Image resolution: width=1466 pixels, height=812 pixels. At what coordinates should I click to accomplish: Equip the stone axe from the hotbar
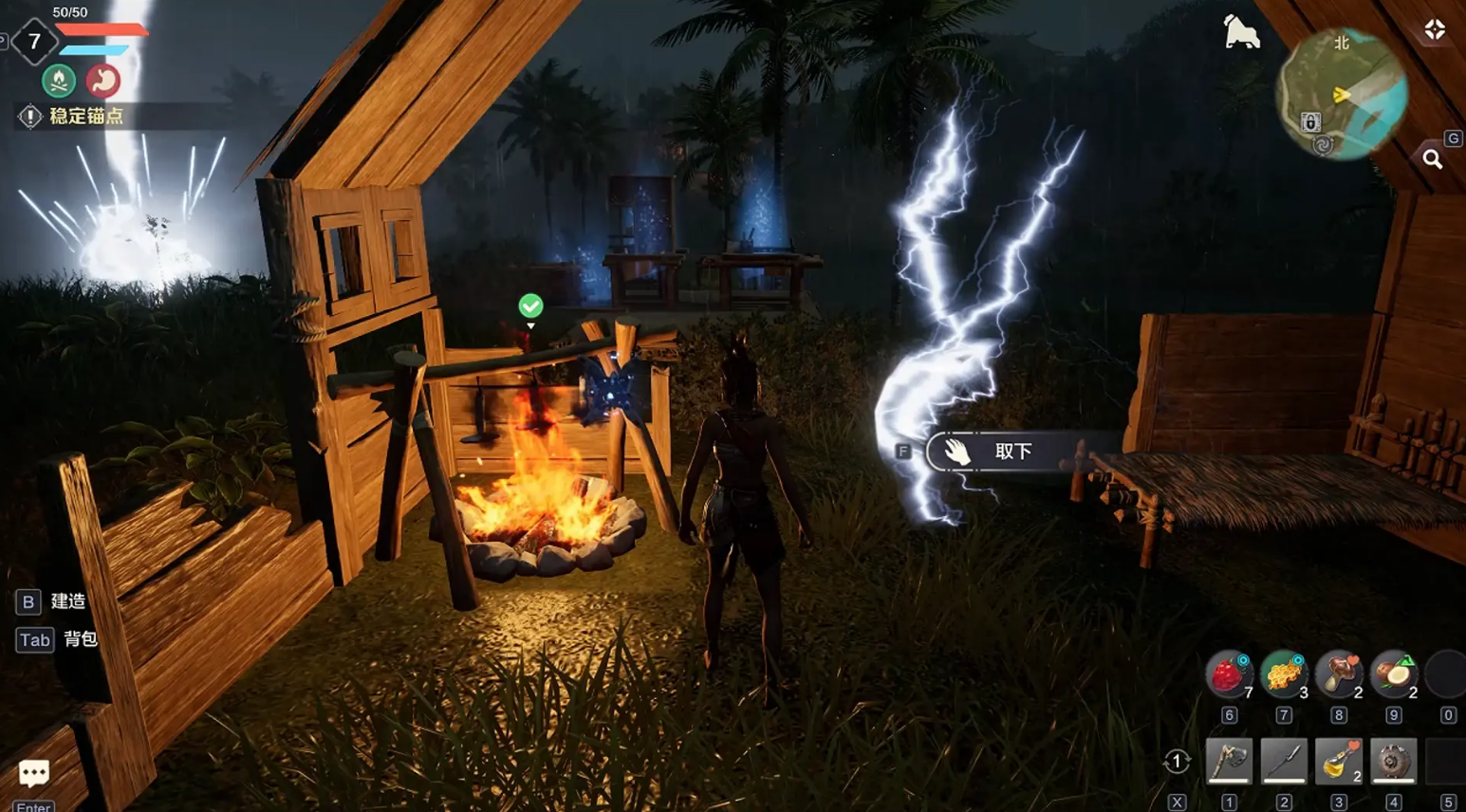(x=1229, y=761)
